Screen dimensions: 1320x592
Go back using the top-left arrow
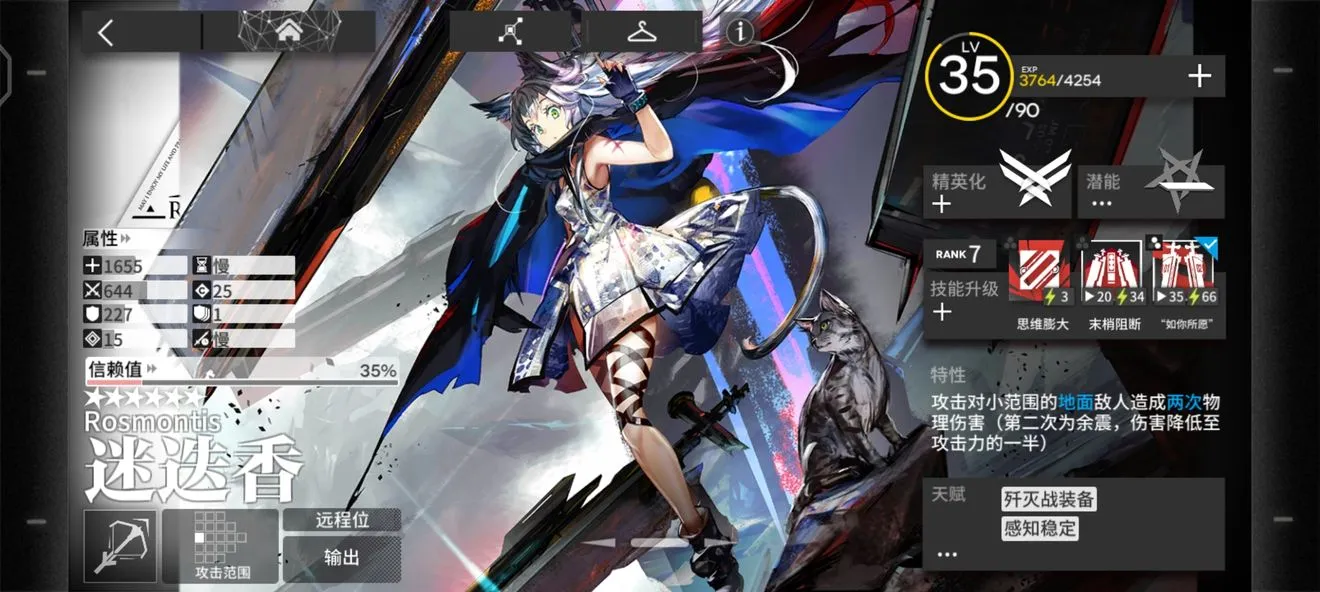tap(106, 32)
